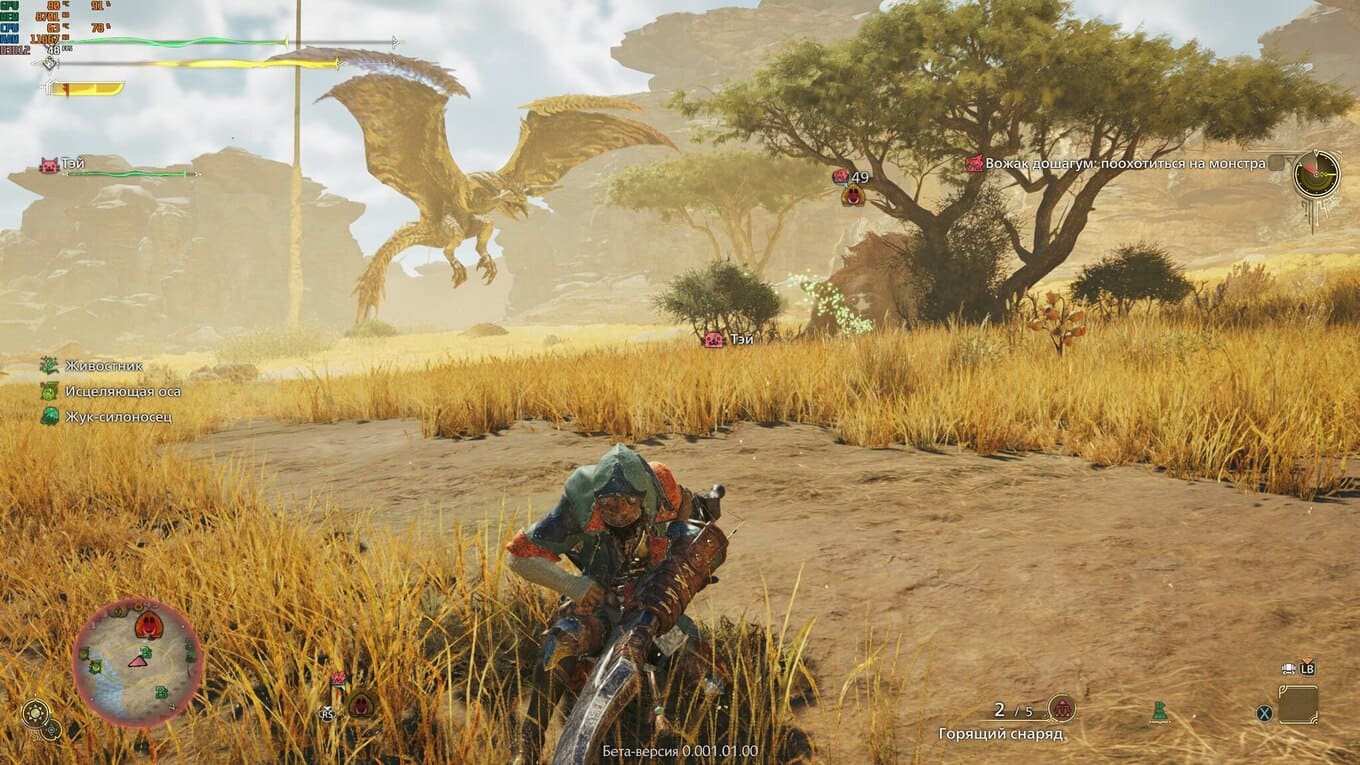
Task: Open the circular minimap
Action: (137, 662)
